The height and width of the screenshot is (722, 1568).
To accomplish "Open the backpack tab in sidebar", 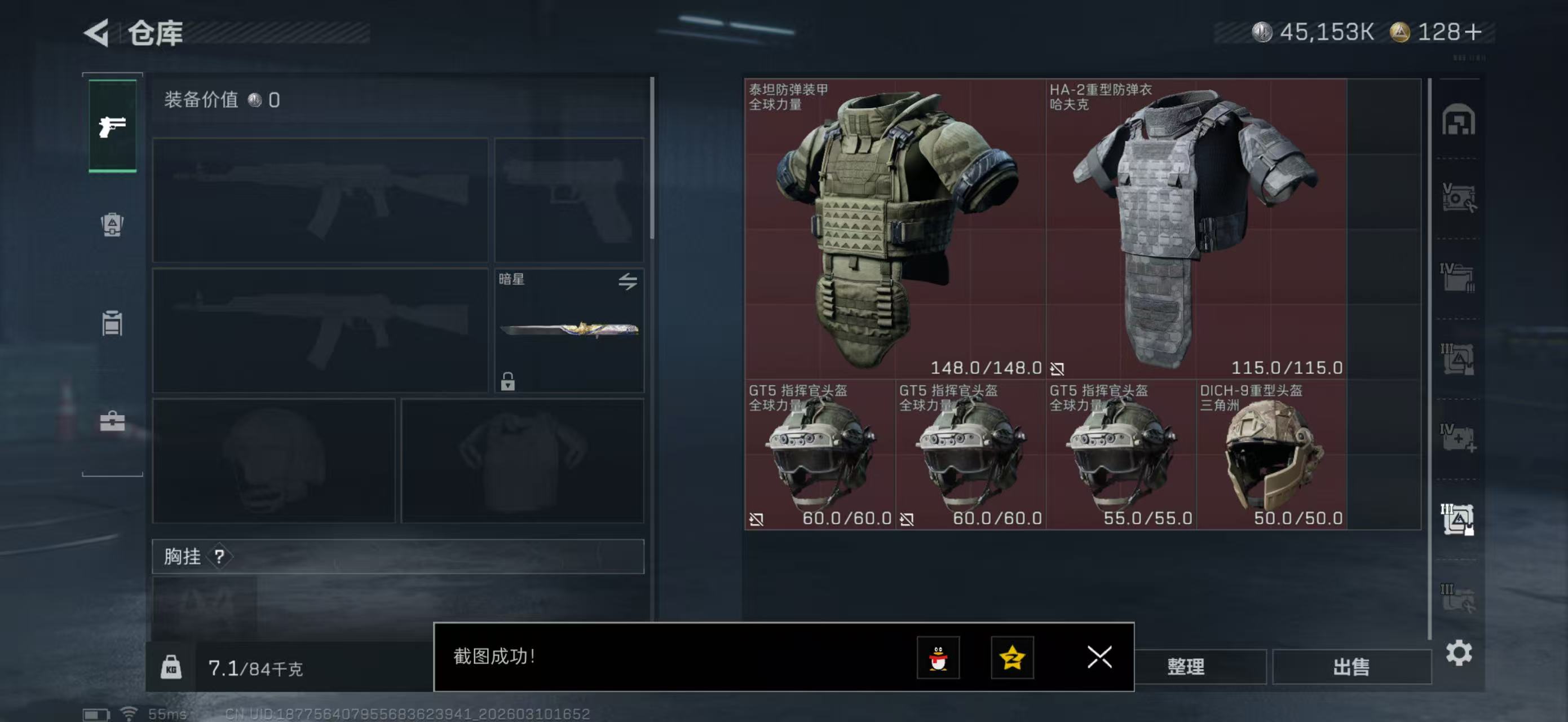I will click(113, 224).
